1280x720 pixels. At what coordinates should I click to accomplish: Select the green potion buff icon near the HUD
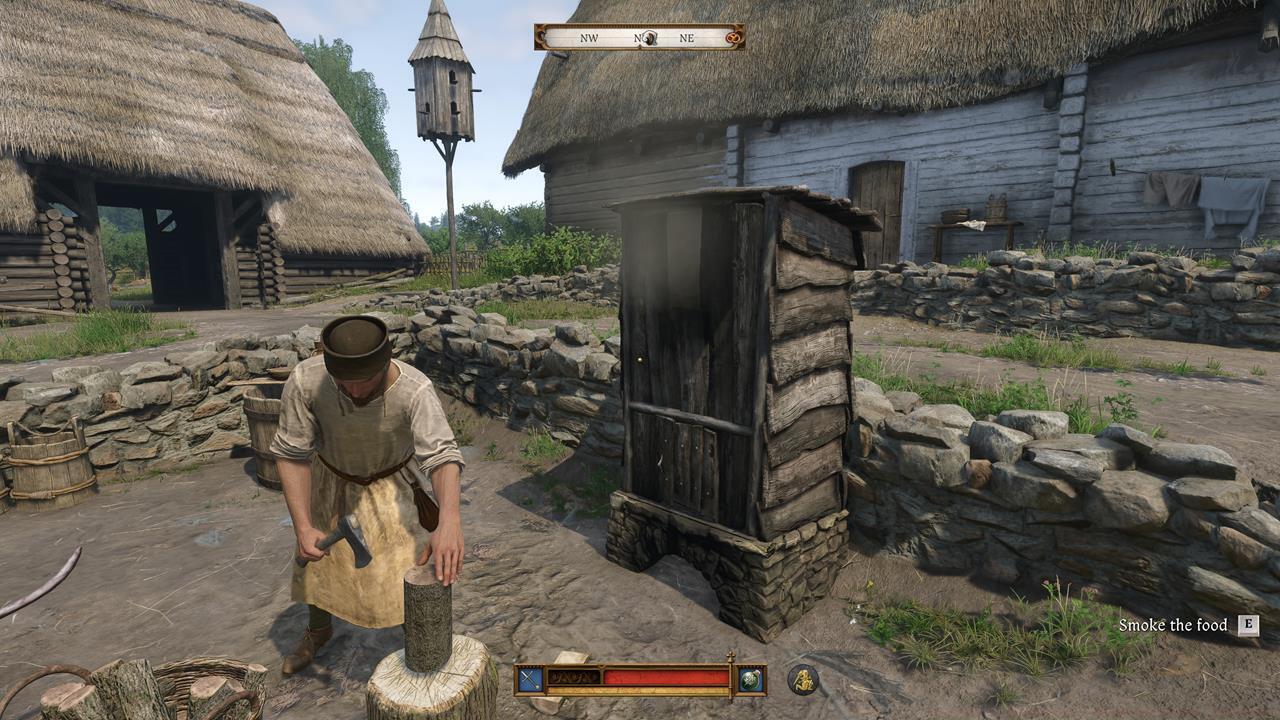click(750, 680)
